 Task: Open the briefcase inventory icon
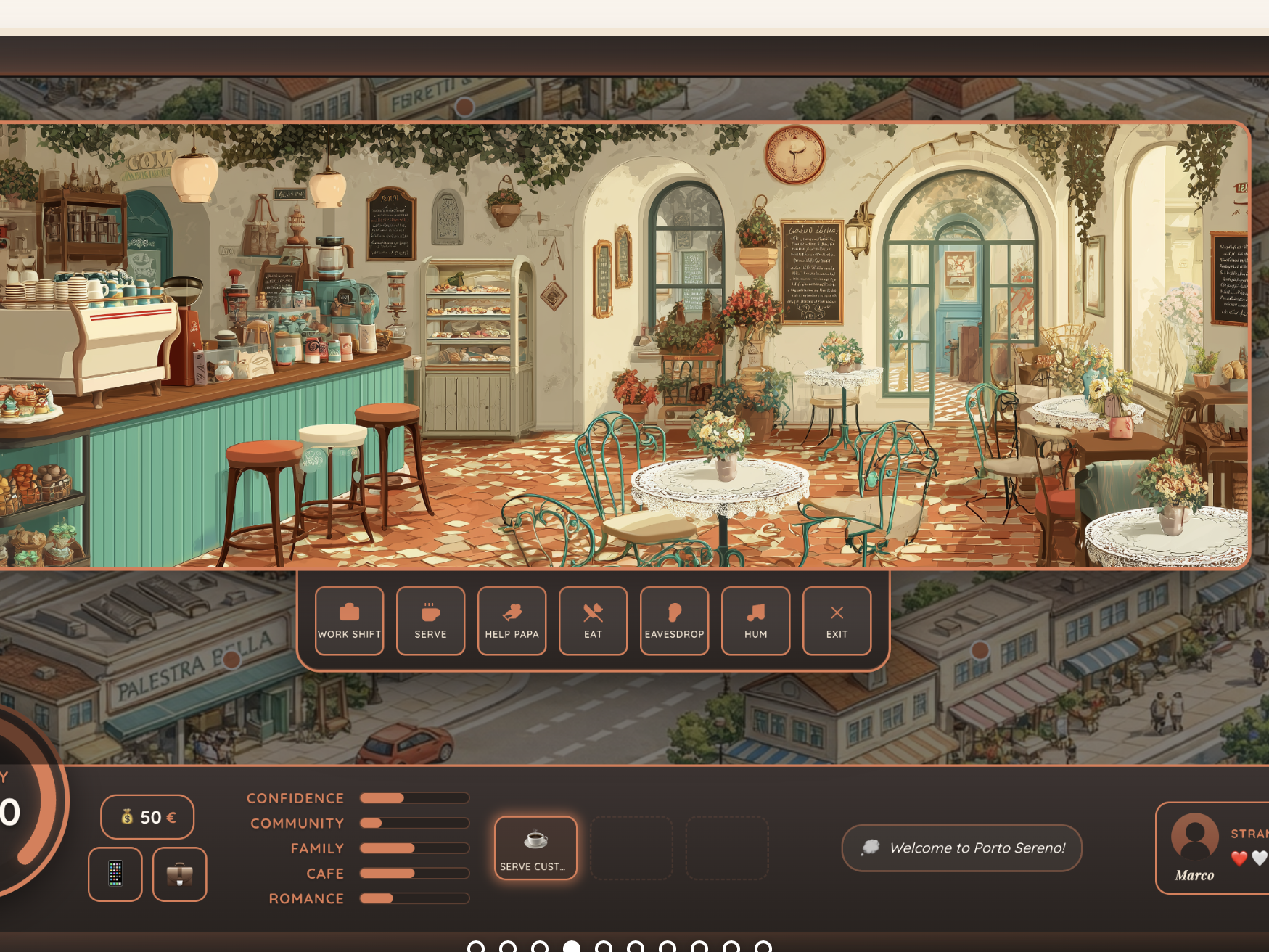tap(179, 874)
